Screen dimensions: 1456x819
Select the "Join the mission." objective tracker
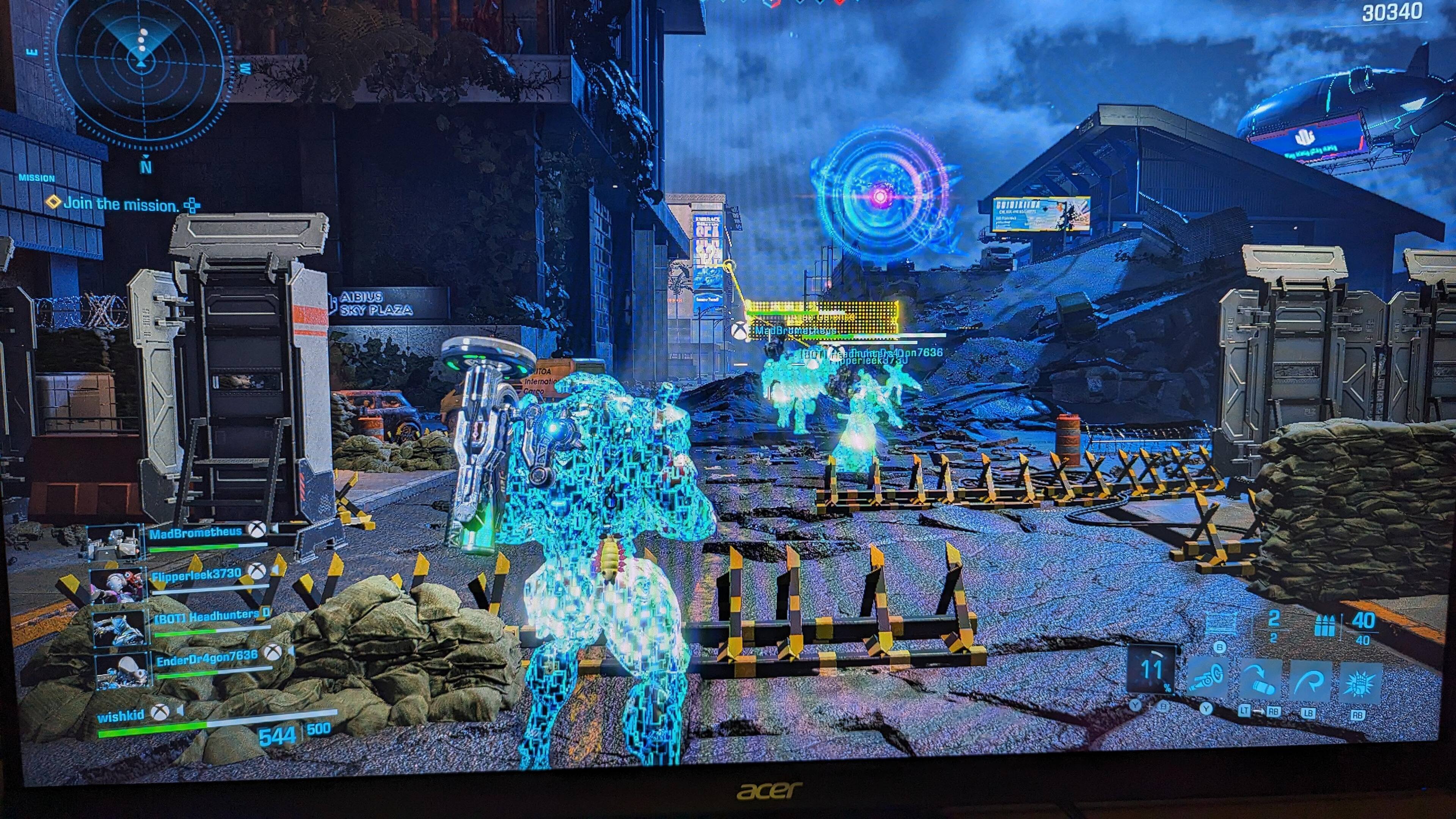tap(121, 204)
